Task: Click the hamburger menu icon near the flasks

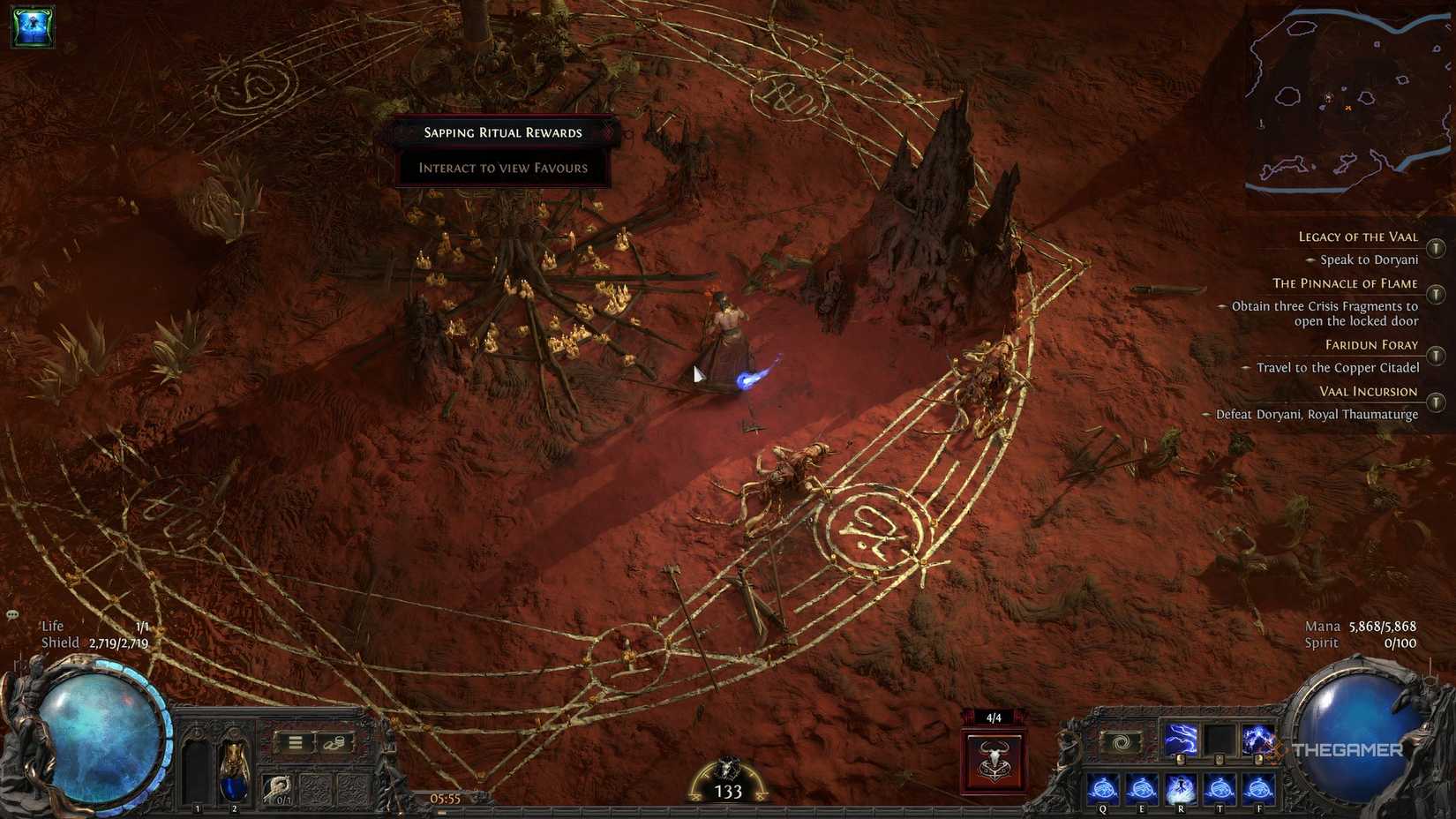Action: click(x=295, y=741)
